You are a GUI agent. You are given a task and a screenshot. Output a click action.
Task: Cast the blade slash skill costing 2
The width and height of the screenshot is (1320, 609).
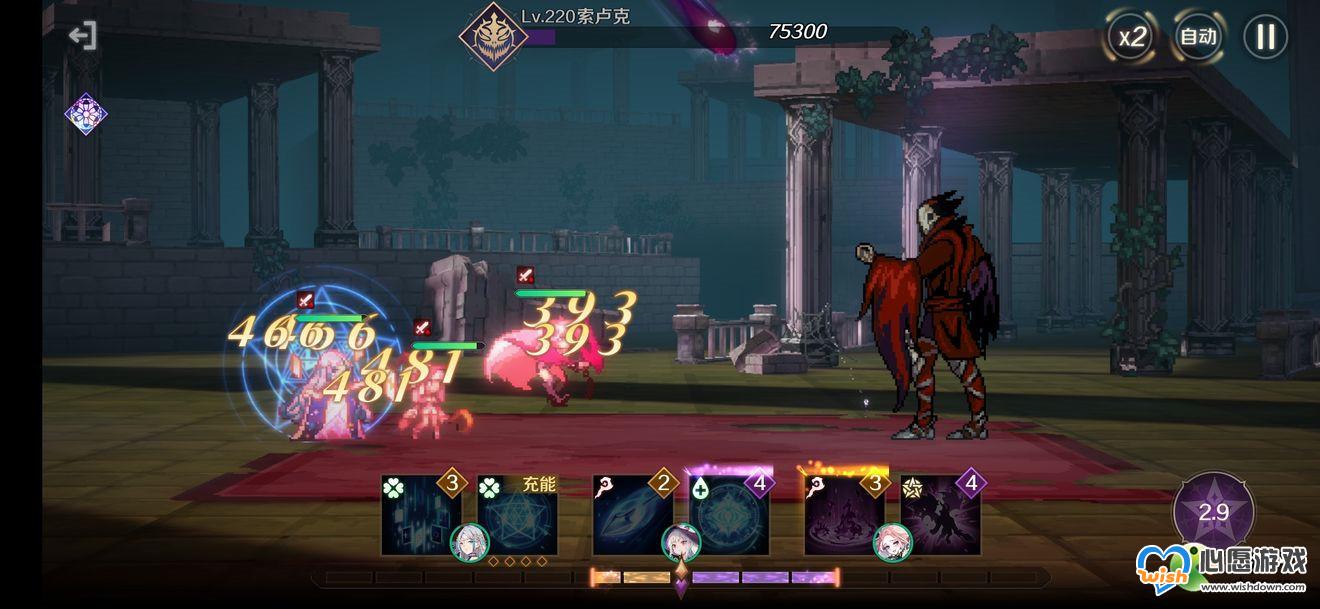click(x=632, y=515)
